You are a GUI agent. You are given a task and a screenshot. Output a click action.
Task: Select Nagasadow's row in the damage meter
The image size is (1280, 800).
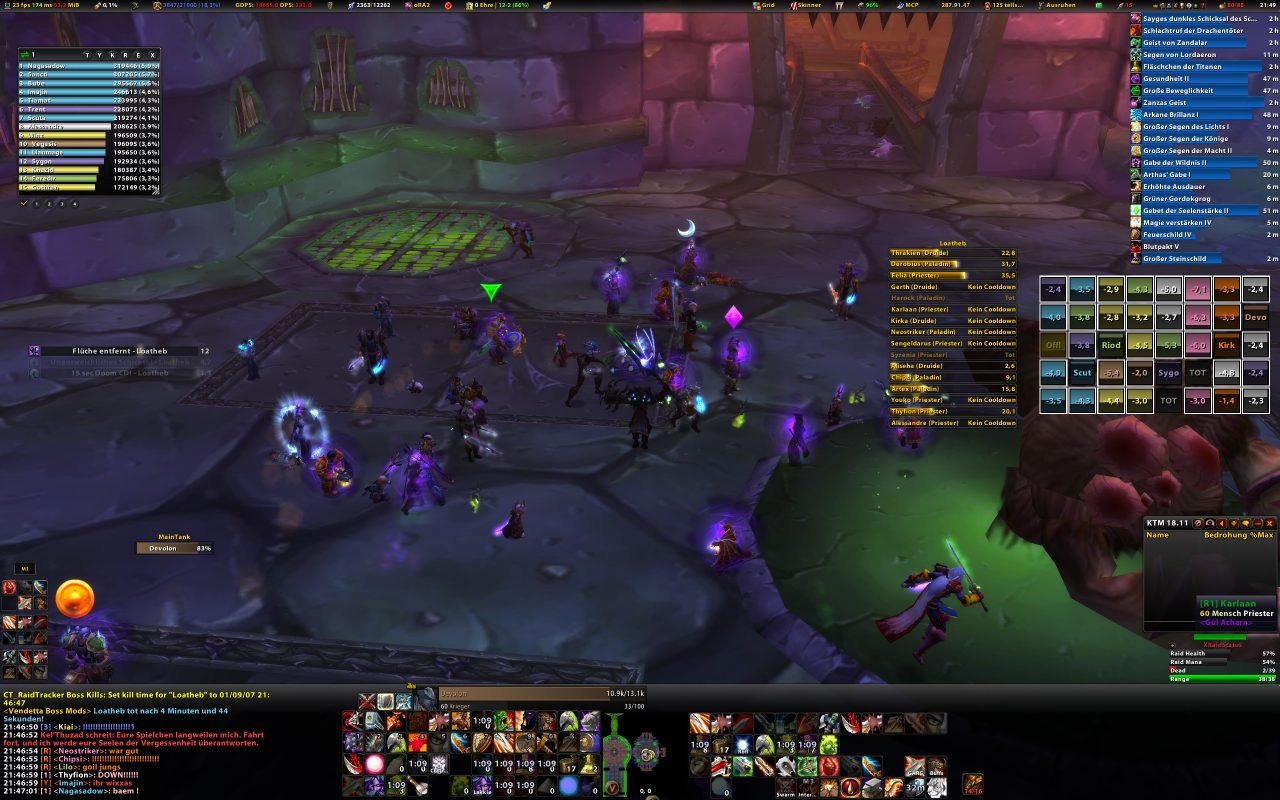88,66
